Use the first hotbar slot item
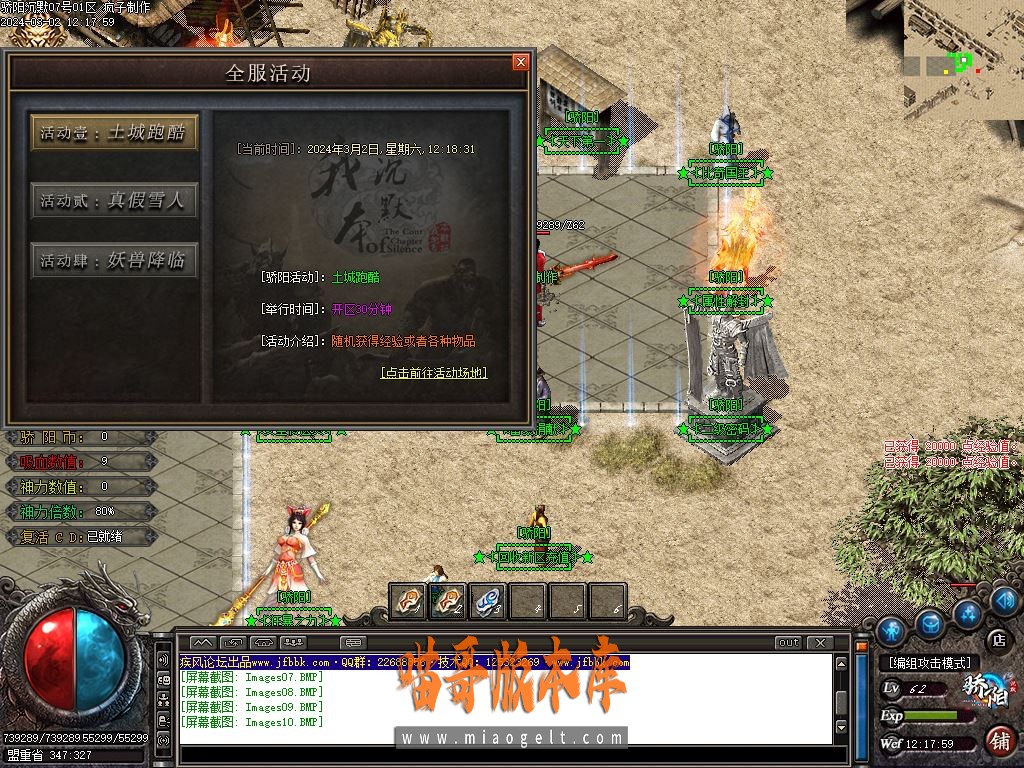The image size is (1024, 768). [407, 601]
